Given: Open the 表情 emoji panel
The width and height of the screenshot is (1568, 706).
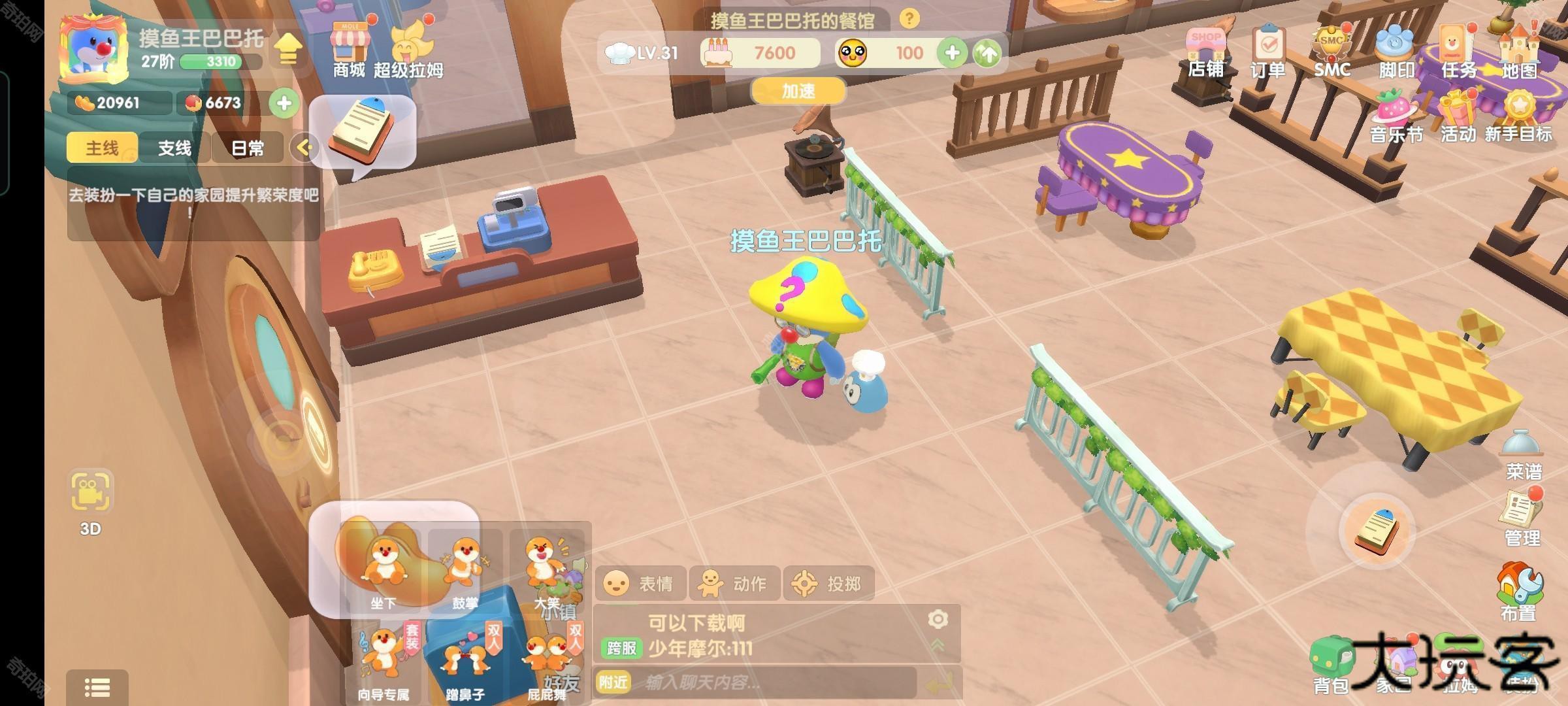Looking at the screenshot, I should pyautogui.click(x=640, y=583).
